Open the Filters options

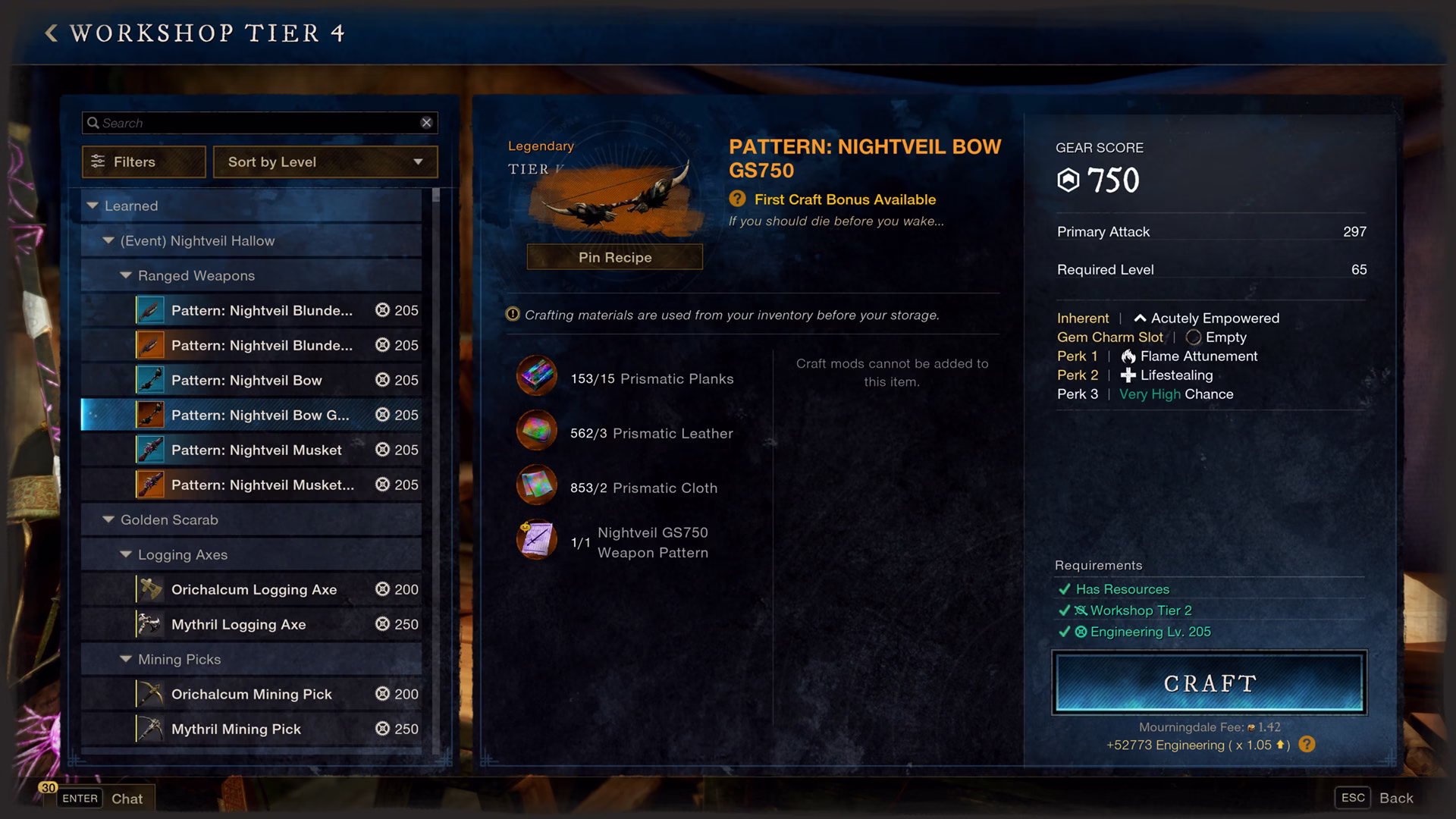(x=143, y=162)
